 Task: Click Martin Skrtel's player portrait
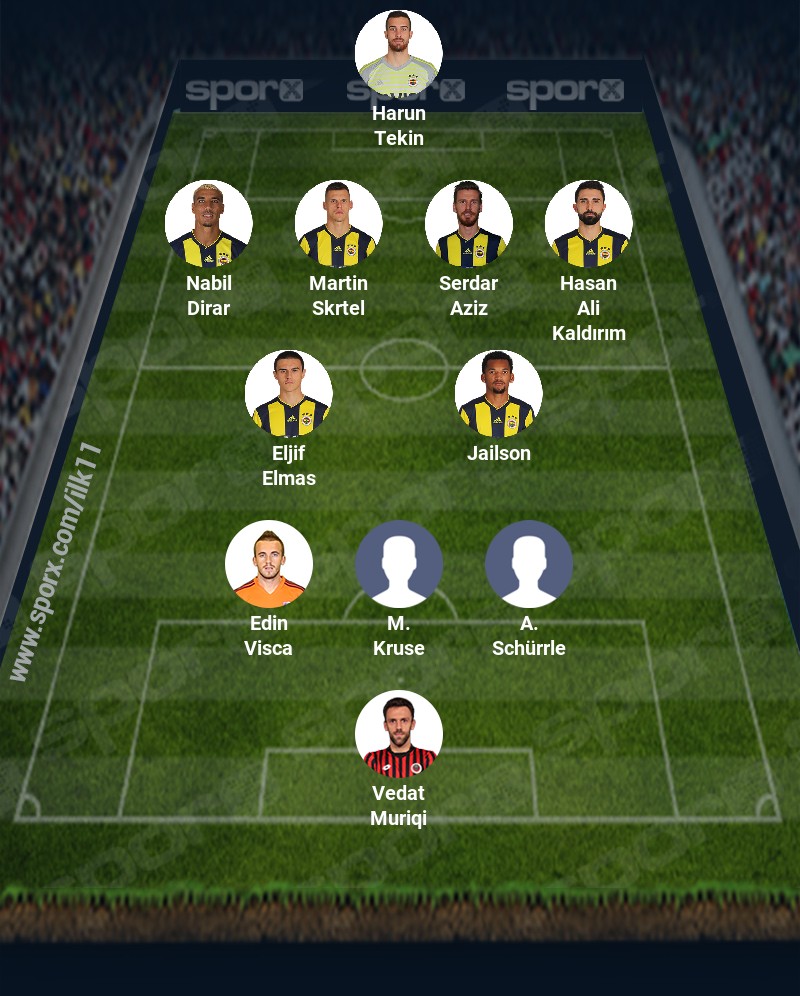point(339,224)
